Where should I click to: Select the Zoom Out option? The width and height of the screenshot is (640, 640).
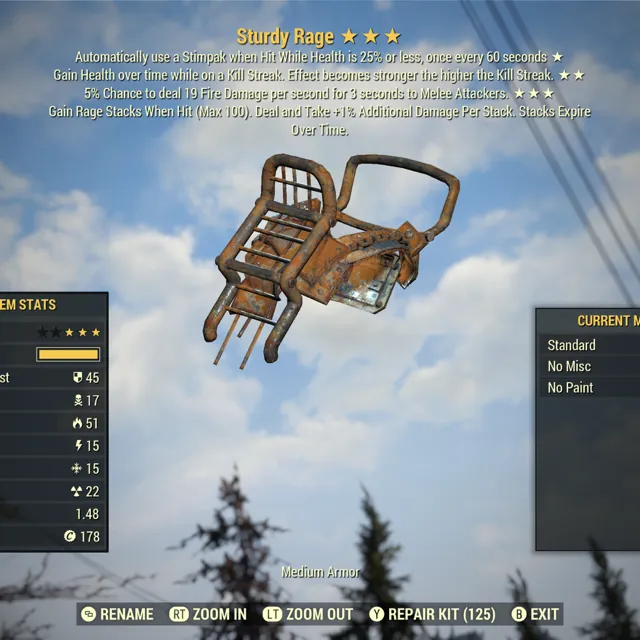click(x=308, y=614)
